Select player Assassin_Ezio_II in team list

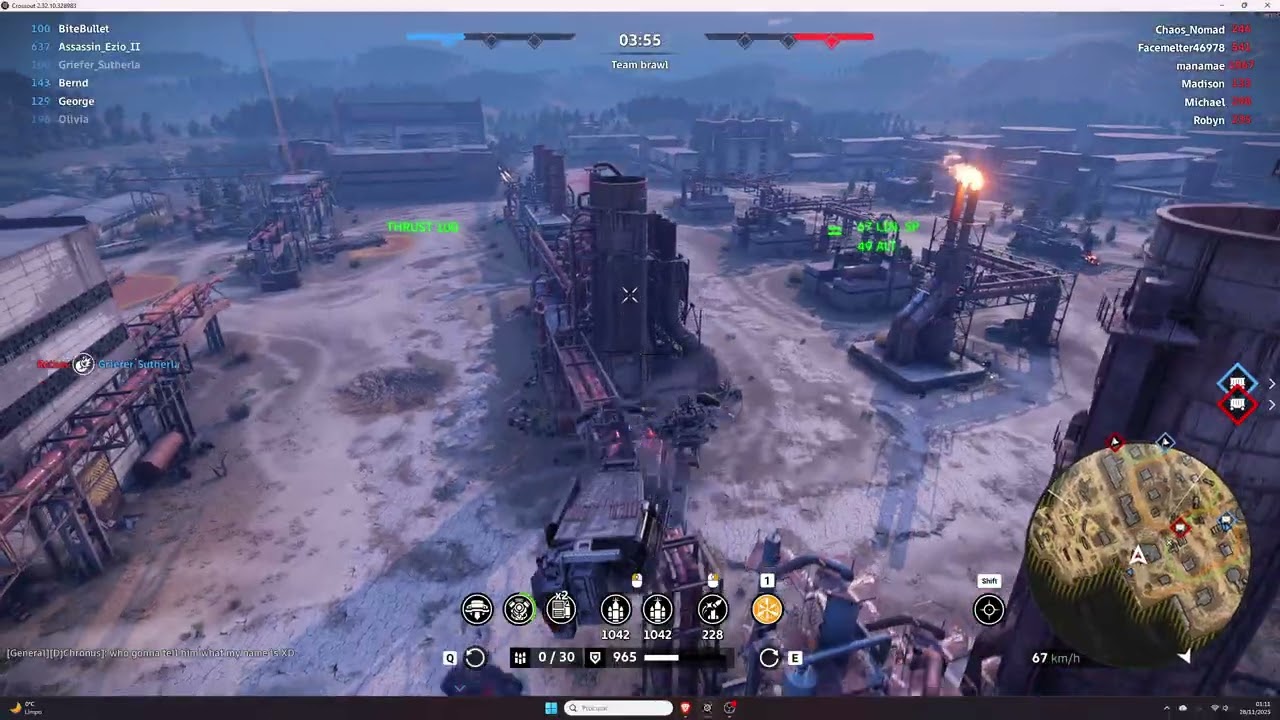99,47
